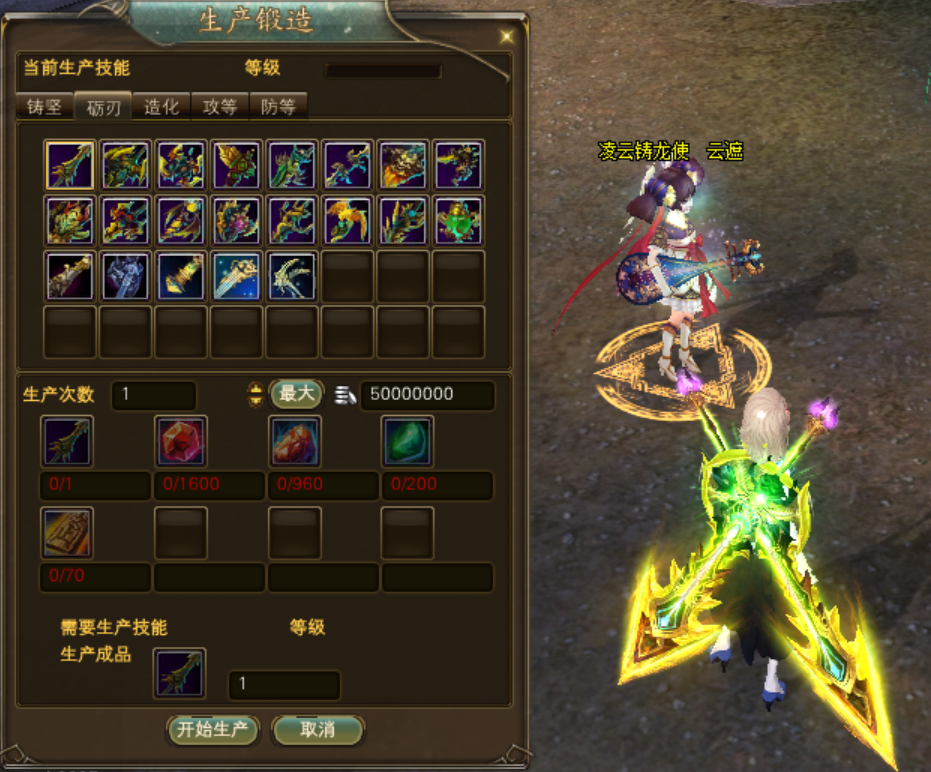931x772 pixels.
Task: Select the highlighted first weapon recipe
Action: pos(70,165)
